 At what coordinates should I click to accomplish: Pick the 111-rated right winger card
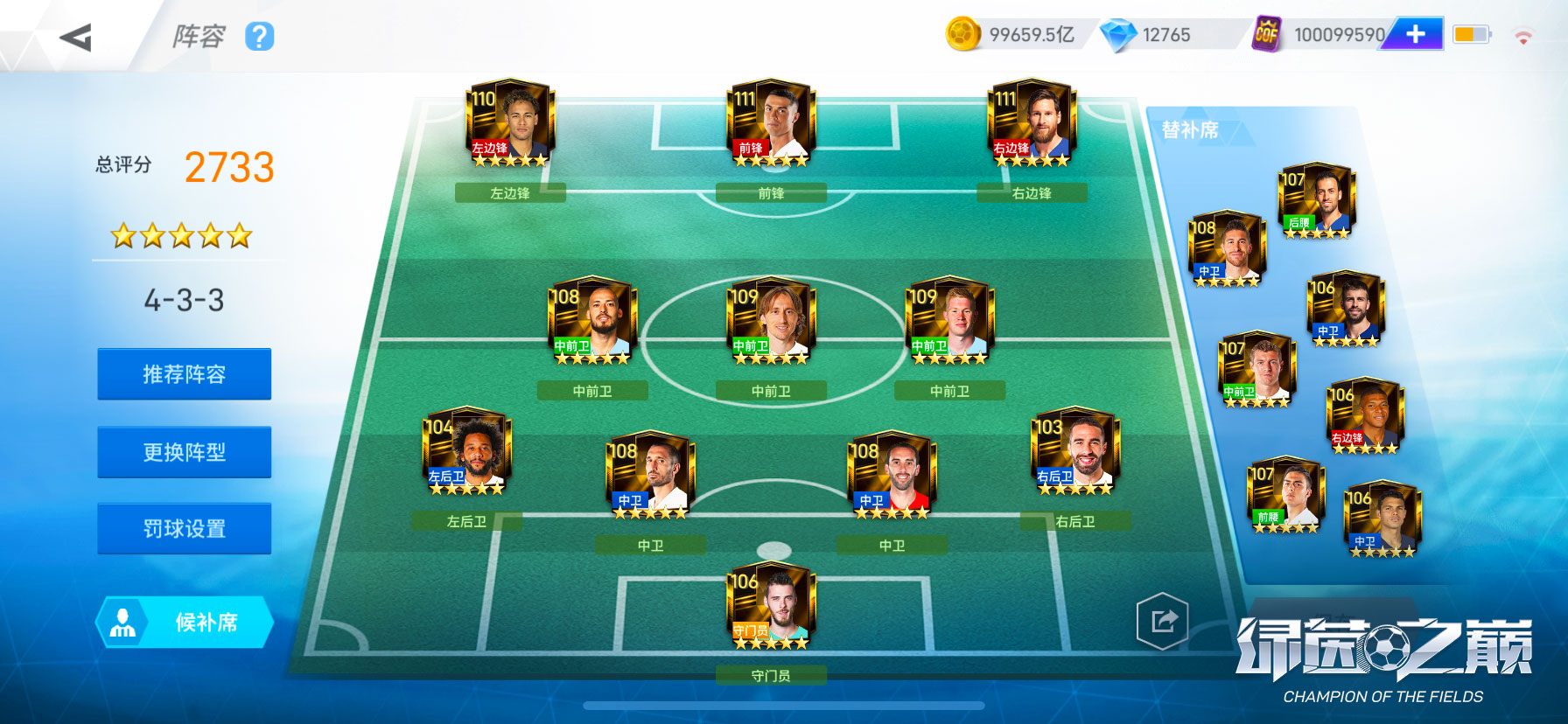(x=1031, y=123)
